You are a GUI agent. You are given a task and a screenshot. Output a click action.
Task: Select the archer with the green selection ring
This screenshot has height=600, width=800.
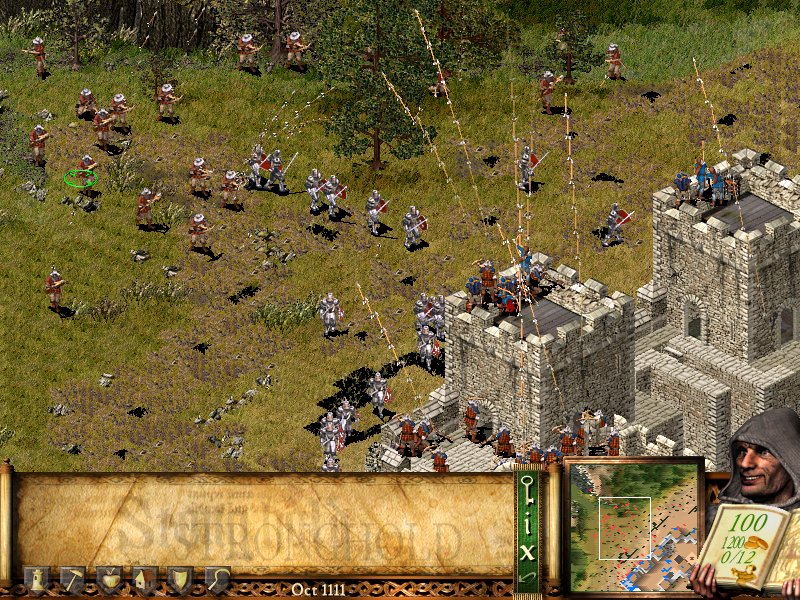pos(84,169)
